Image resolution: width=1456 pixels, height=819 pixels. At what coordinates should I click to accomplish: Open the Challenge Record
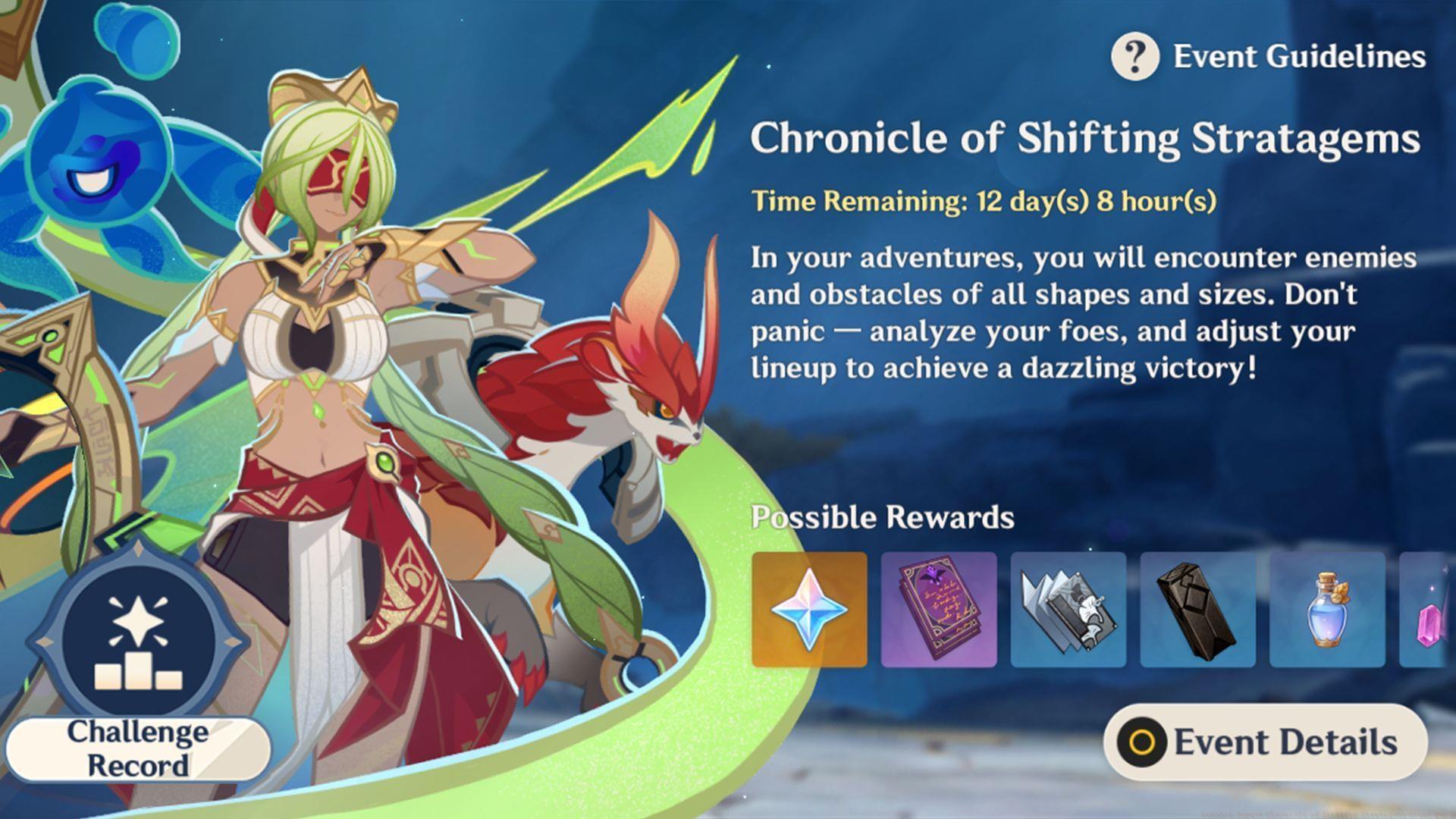tap(136, 747)
